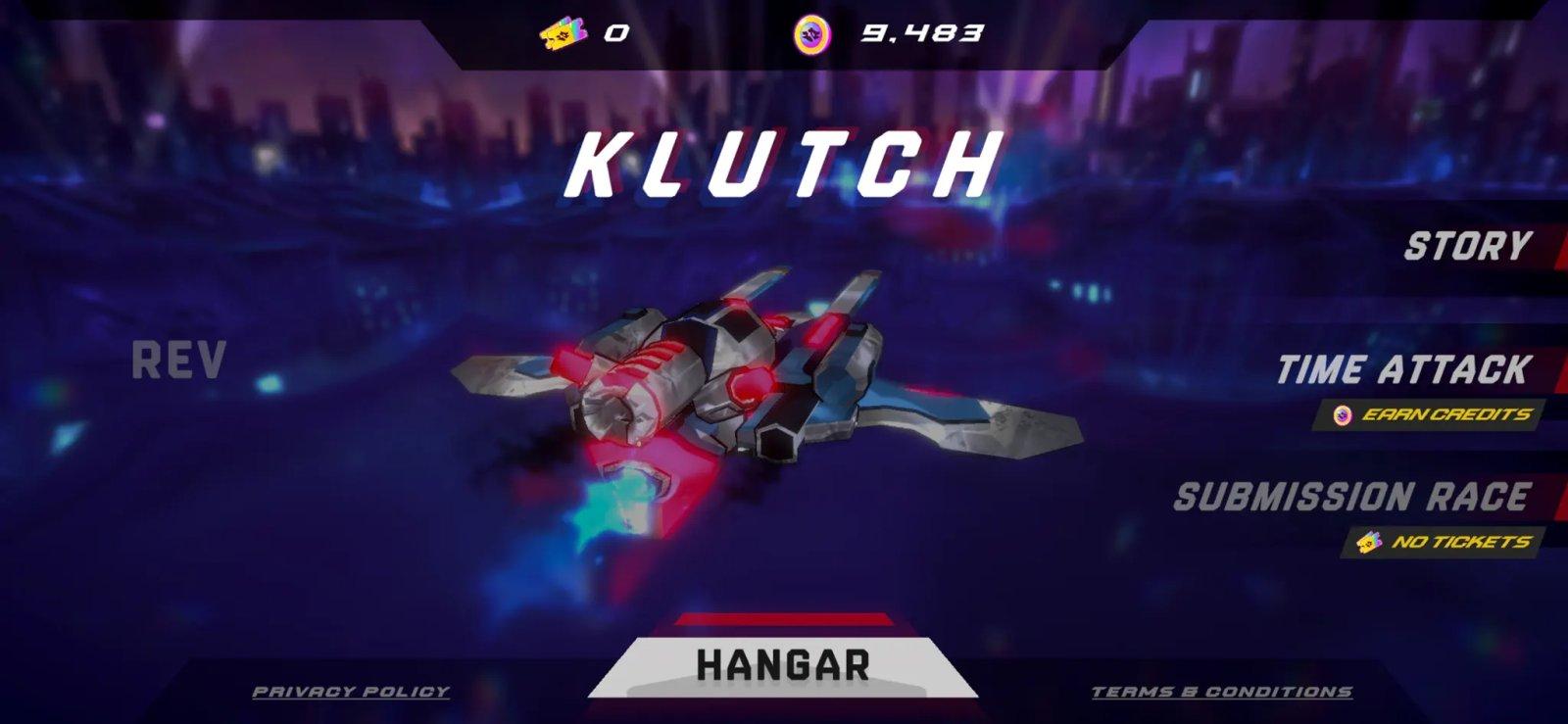Open the Terms & Conditions
This screenshot has width=1568, height=724.
(x=1222, y=691)
